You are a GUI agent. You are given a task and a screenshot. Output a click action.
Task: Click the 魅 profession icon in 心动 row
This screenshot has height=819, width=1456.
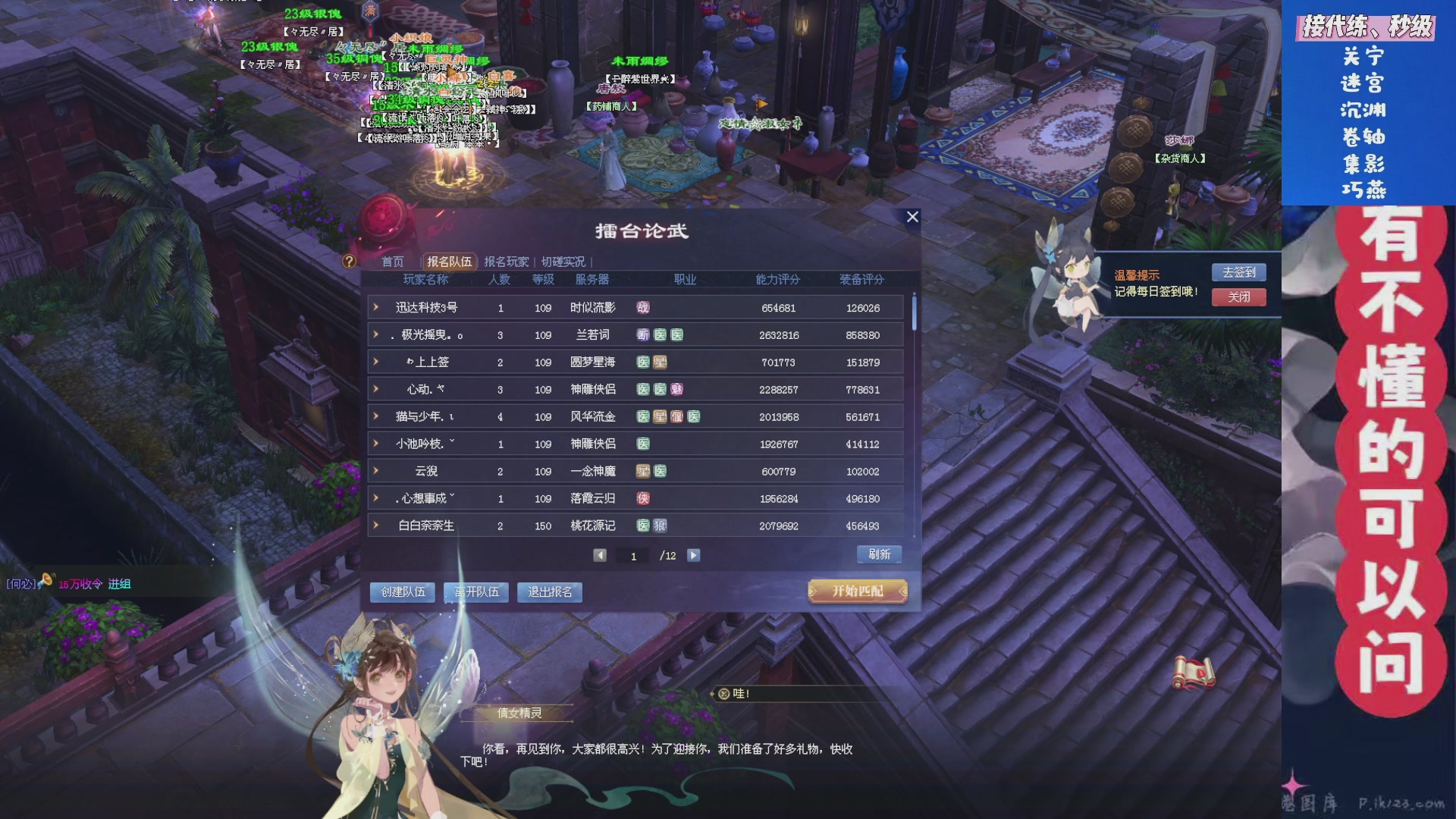pyautogui.click(x=677, y=389)
